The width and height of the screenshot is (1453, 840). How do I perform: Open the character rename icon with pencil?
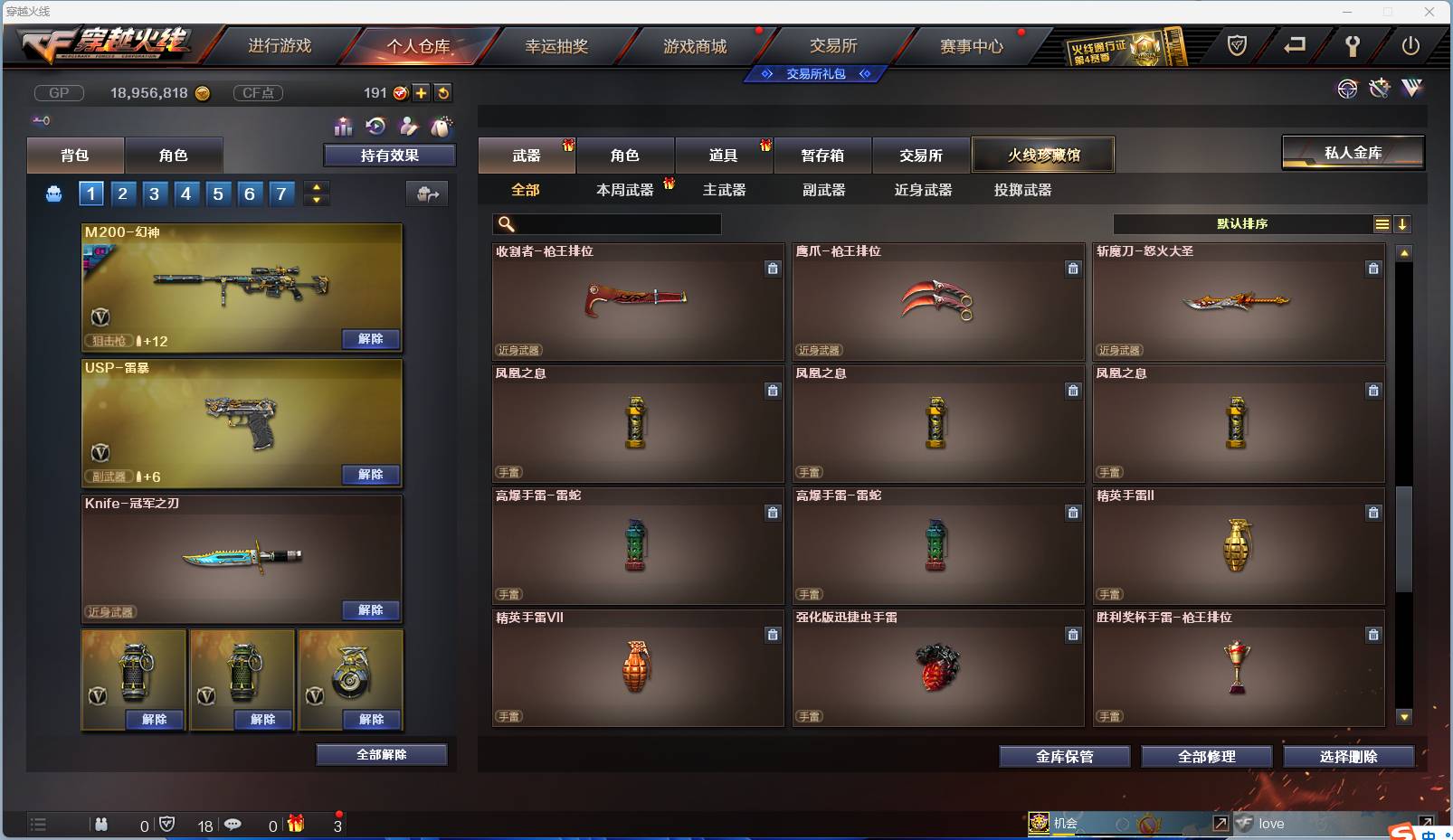tap(409, 126)
